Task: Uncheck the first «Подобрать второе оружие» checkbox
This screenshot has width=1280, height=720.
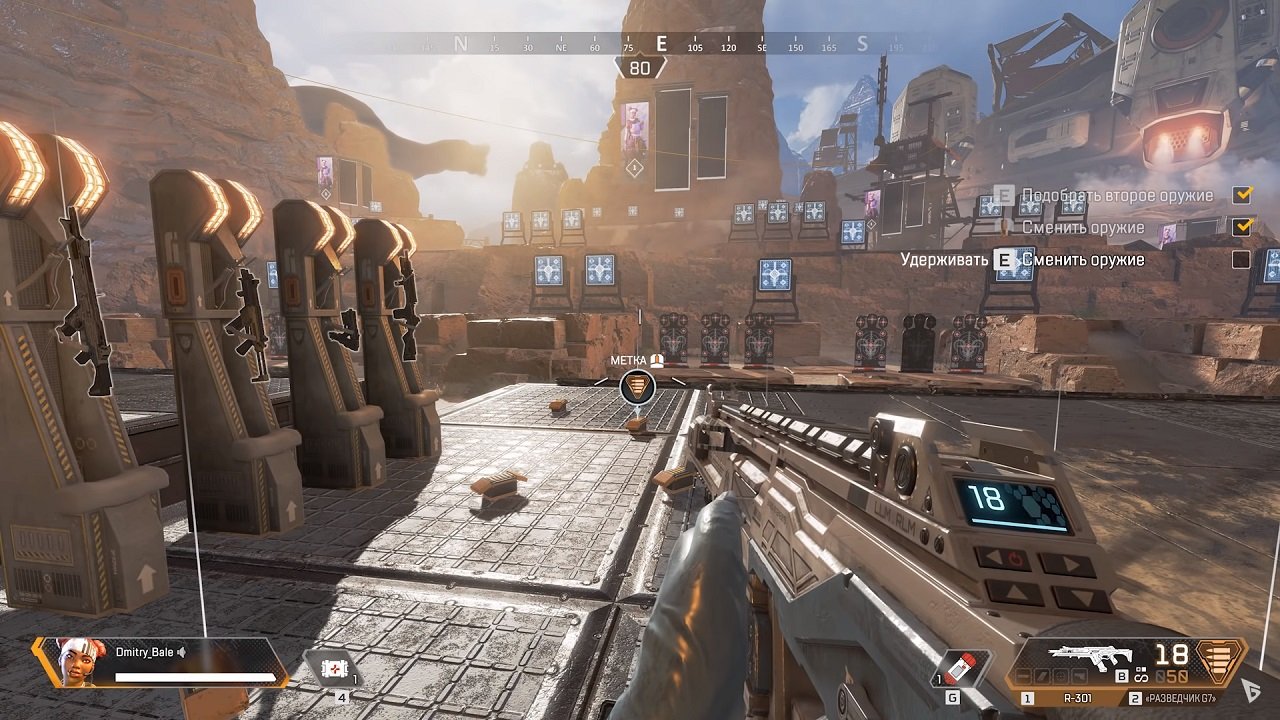Action: 1241,195
